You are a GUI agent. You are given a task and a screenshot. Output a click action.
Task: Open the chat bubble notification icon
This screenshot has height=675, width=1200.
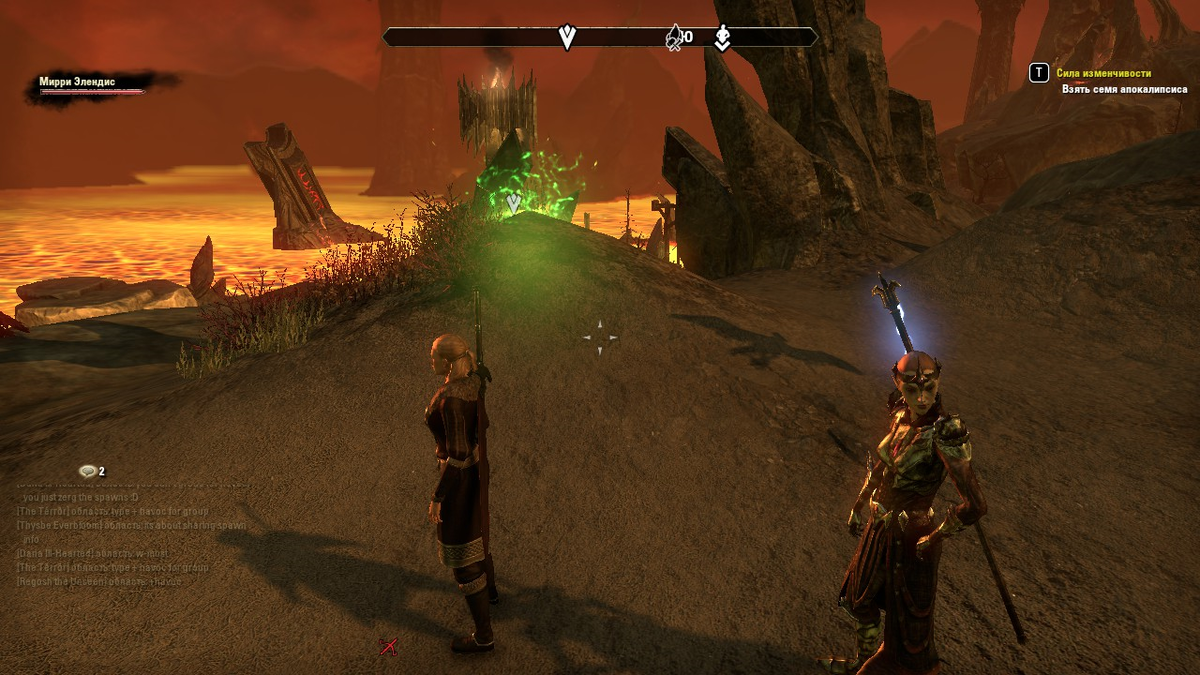[x=88, y=471]
